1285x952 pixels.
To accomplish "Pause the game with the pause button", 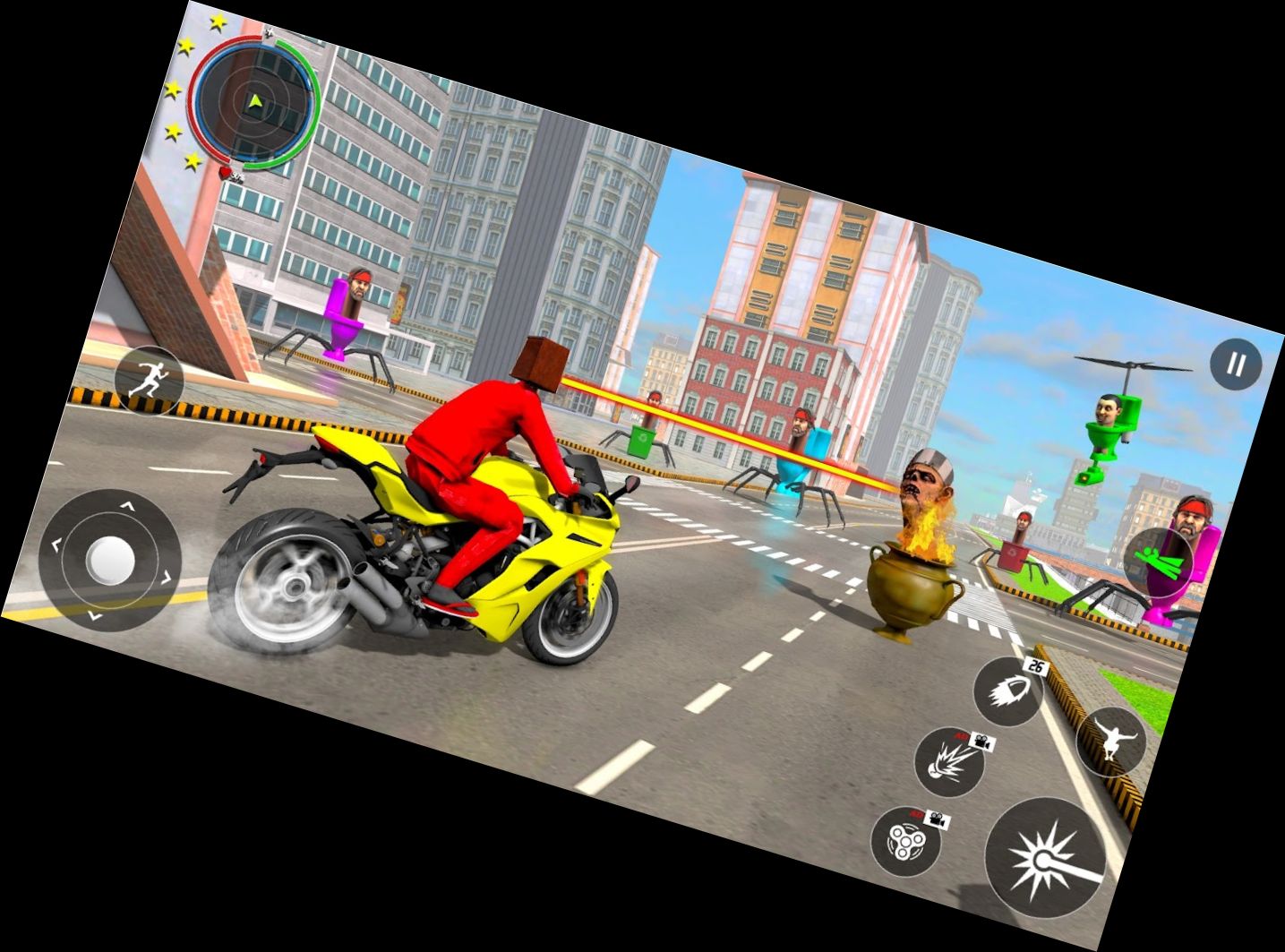I will click(x=1236, y=365).
